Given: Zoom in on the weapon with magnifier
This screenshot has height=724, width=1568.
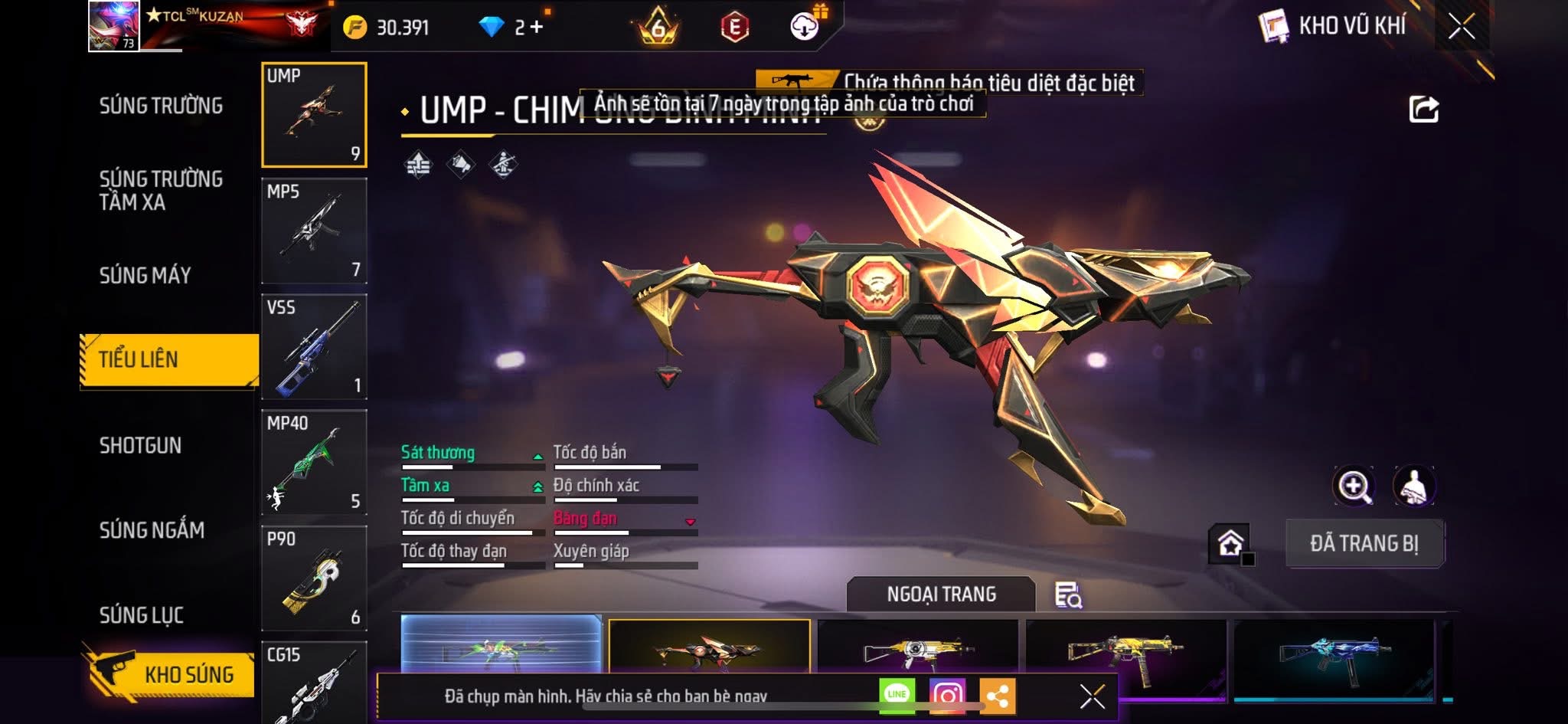Looking at the screenshot, I should (1354, 486).
